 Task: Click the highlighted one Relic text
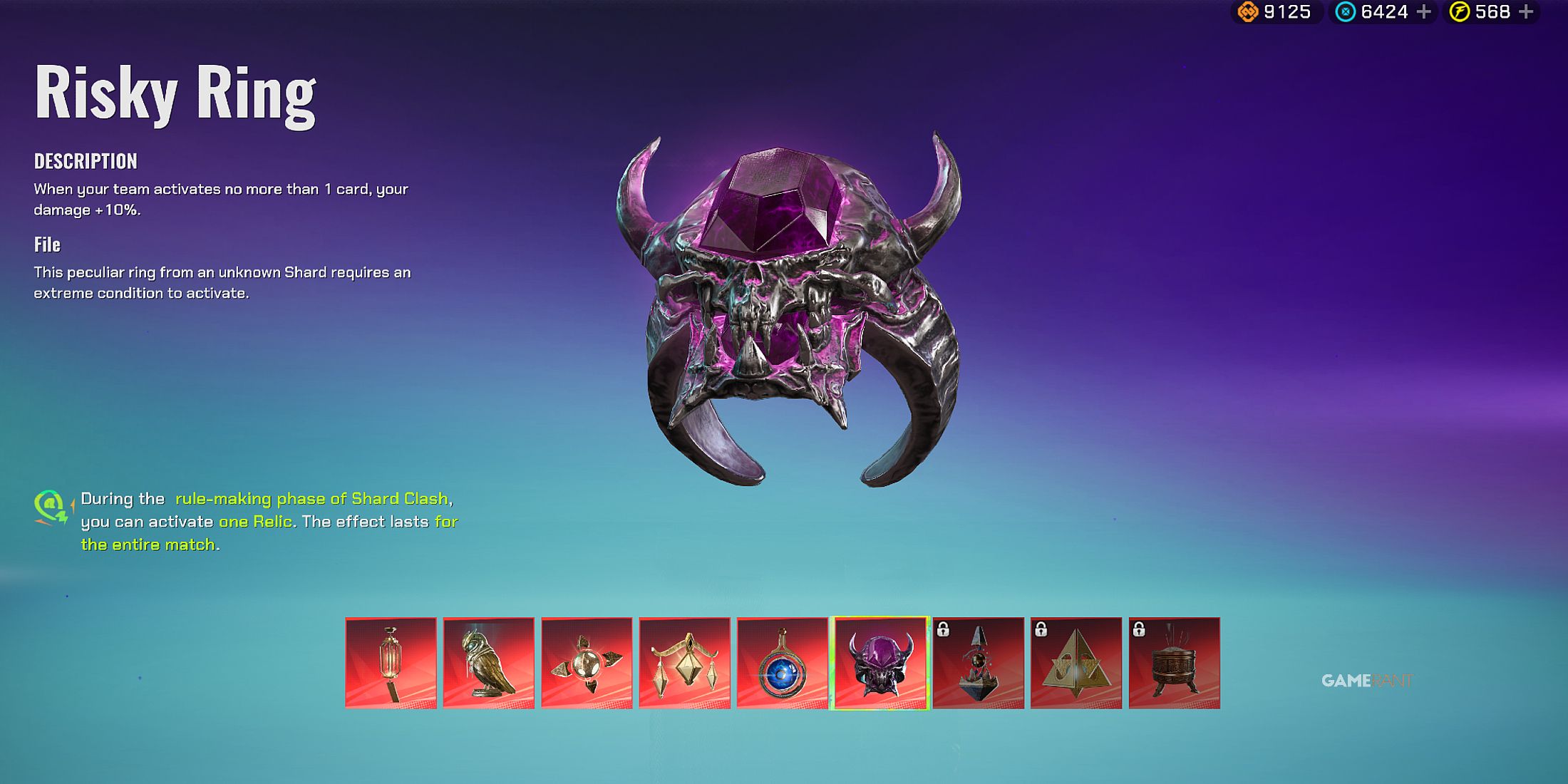(x=257, y=522)
